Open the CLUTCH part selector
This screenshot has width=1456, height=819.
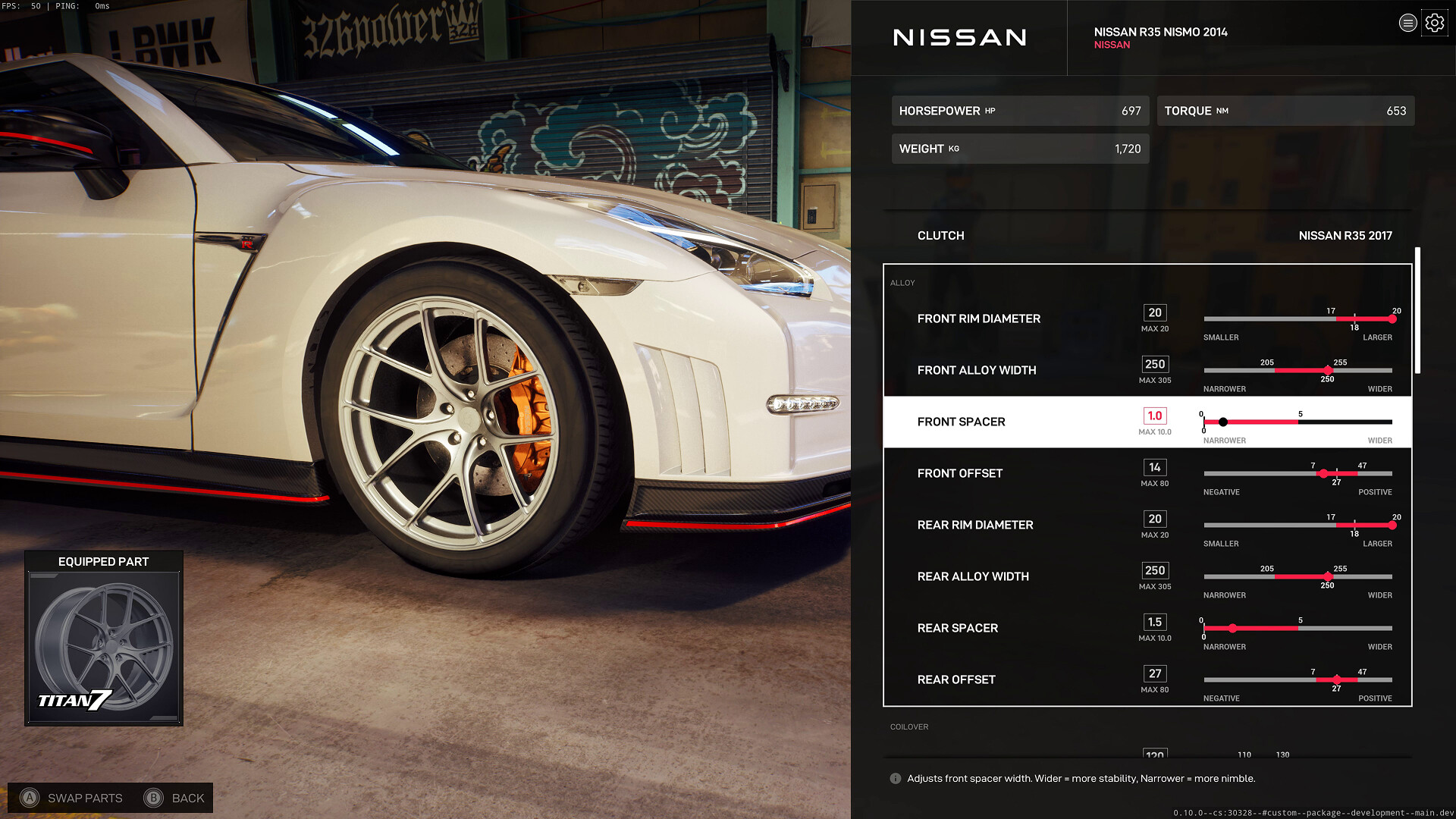(x=940, y=235)
